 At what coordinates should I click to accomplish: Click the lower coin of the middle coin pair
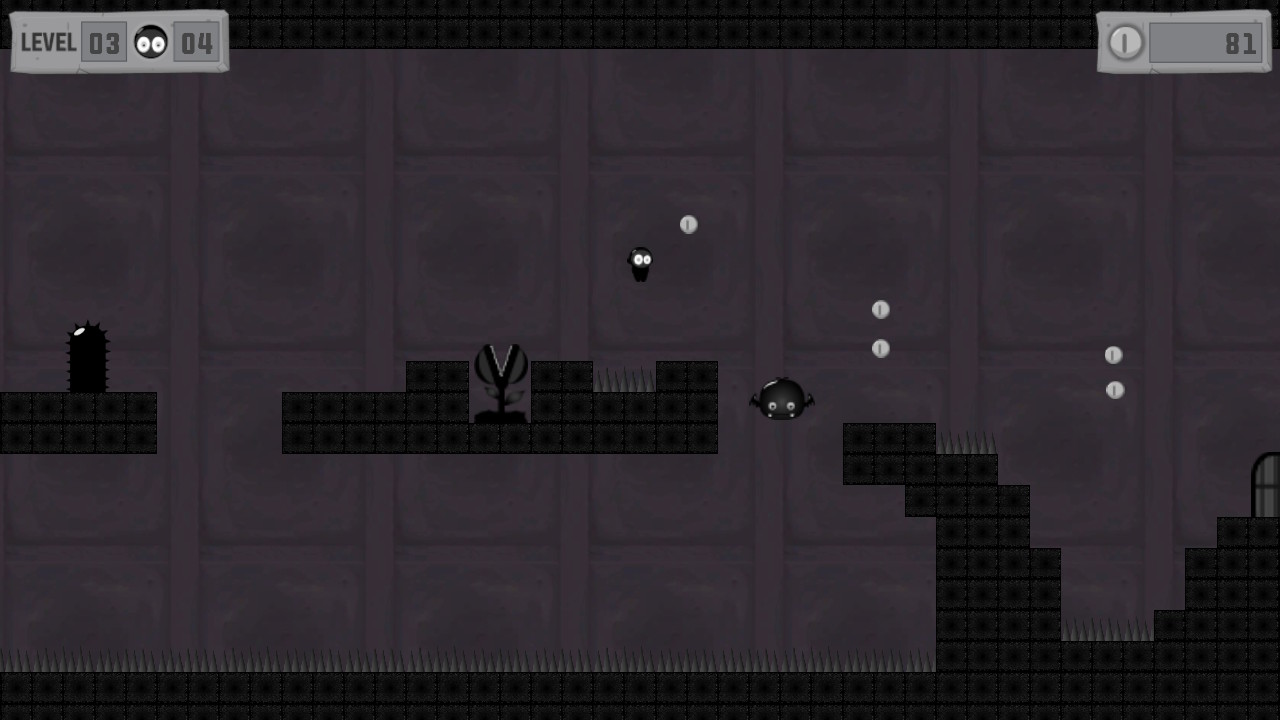pyautogui.click(x=880, y=348)
